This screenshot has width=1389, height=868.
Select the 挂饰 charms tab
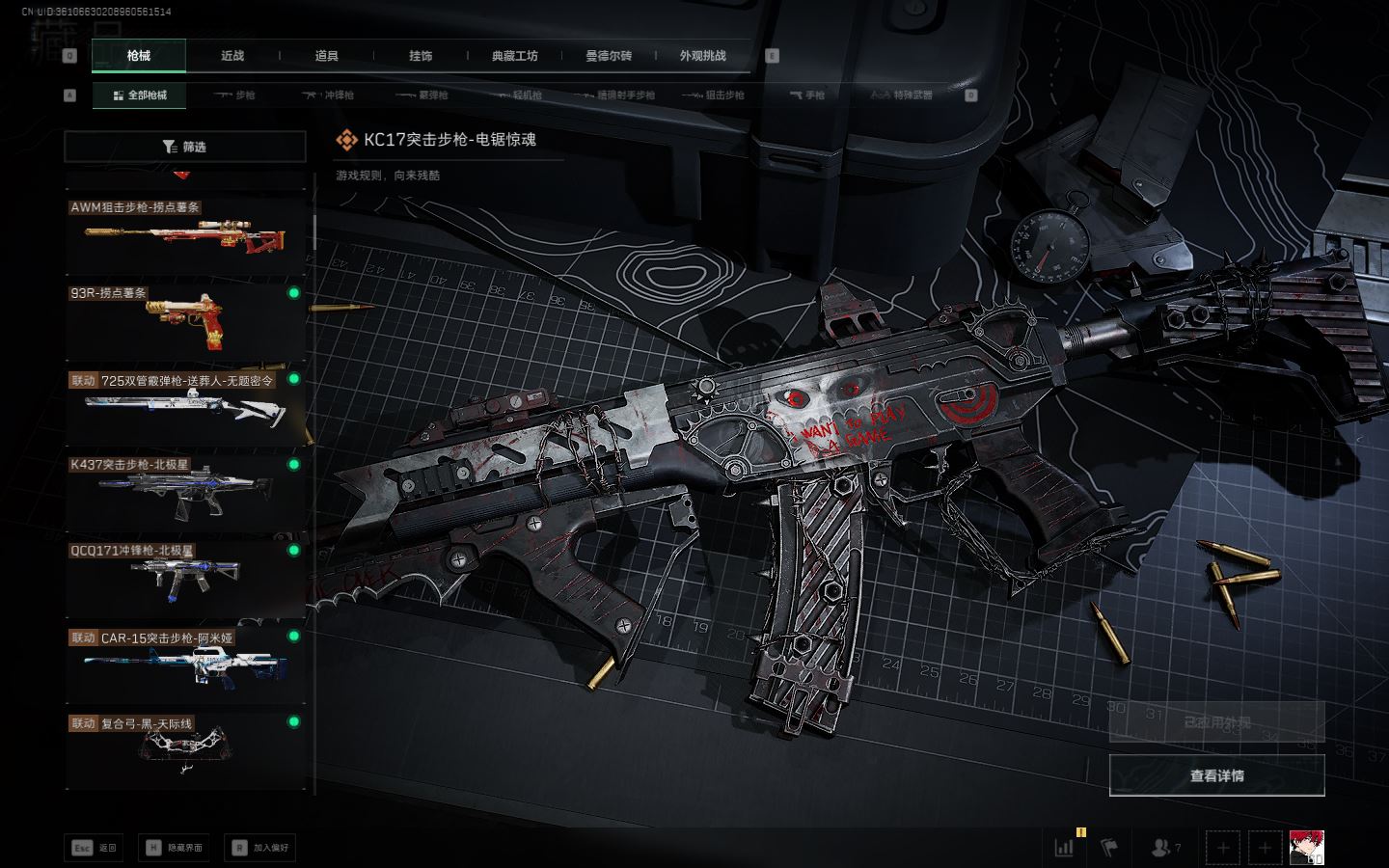pyautogui.click(x=421, y=56)
